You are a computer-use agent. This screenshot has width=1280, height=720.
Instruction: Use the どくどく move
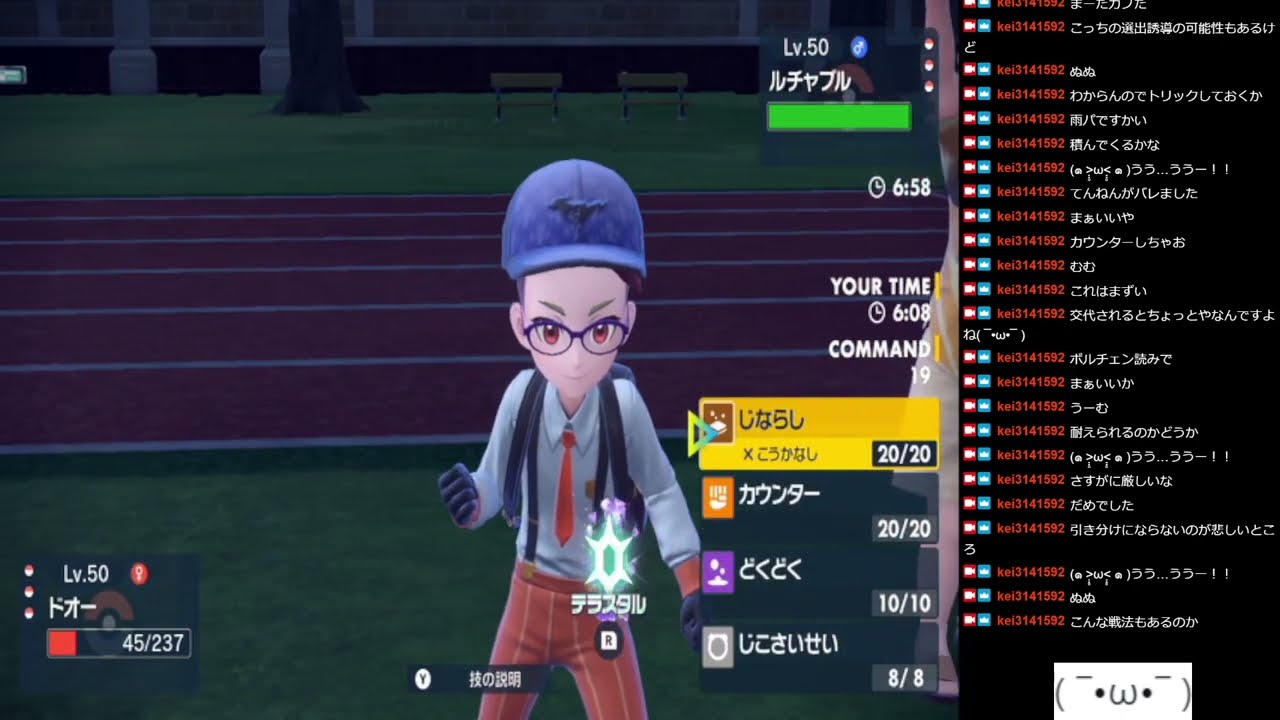[818, 583]
